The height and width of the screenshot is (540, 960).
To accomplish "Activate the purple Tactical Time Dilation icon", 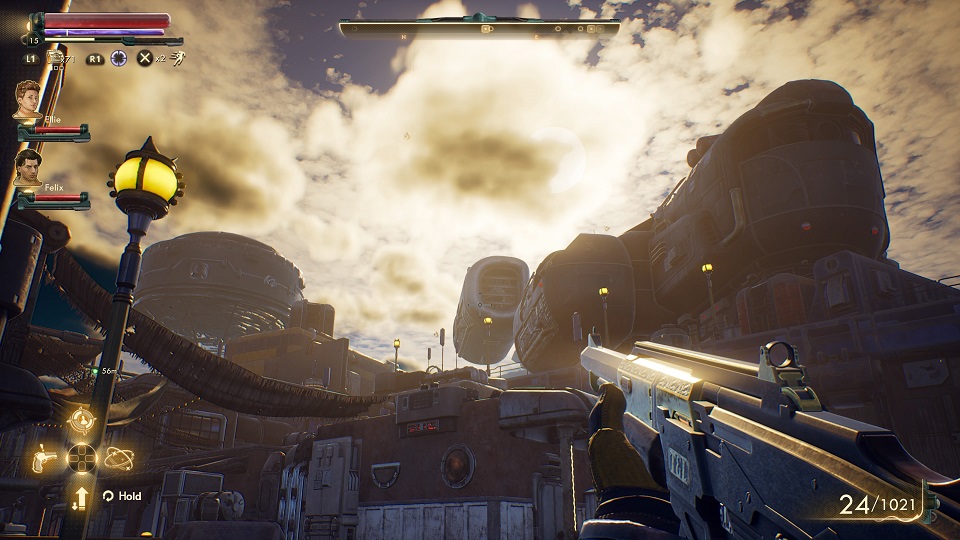I will tap(119, 59).
